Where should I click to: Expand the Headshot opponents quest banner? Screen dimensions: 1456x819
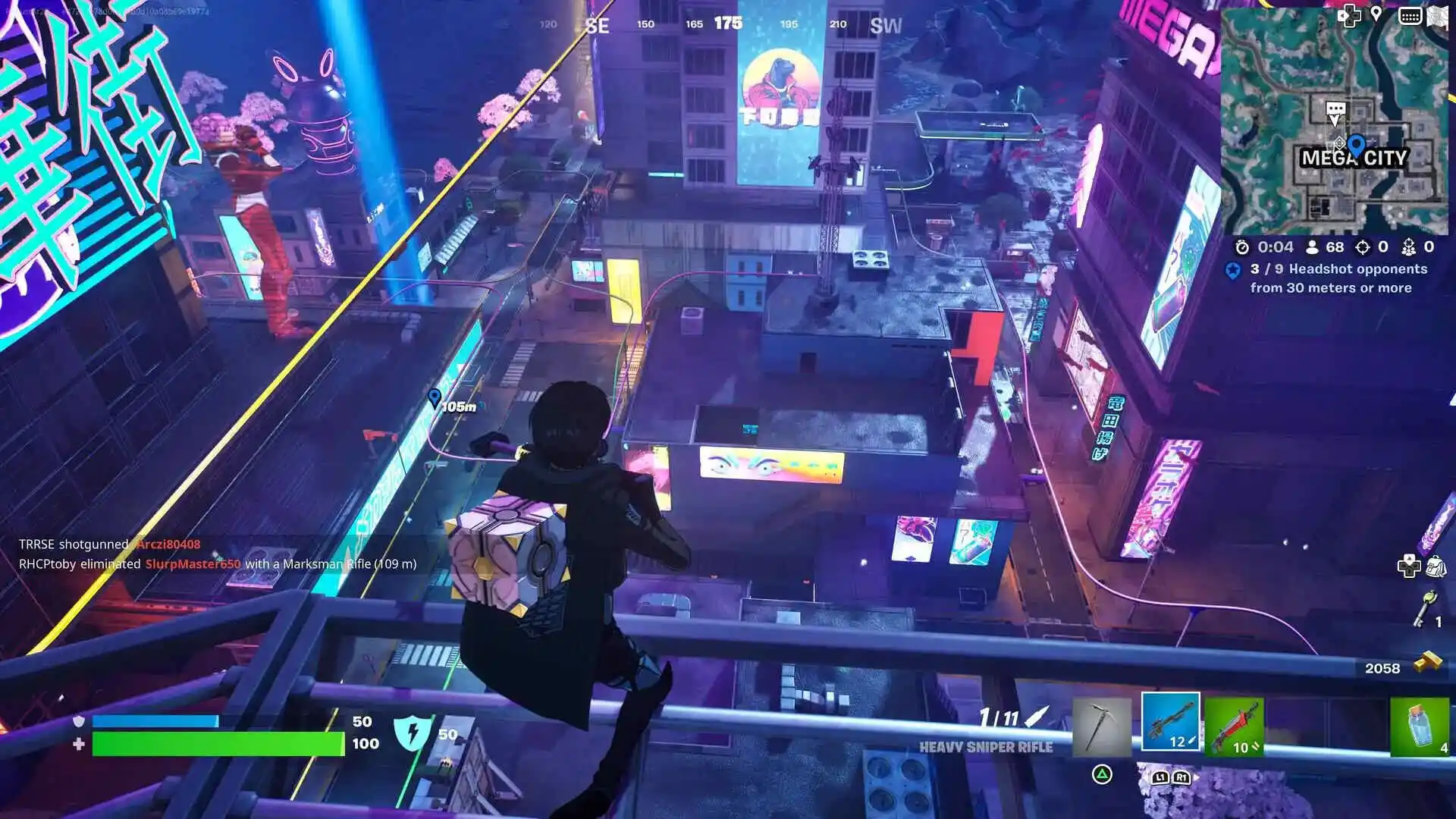[x=1337, y=279]
